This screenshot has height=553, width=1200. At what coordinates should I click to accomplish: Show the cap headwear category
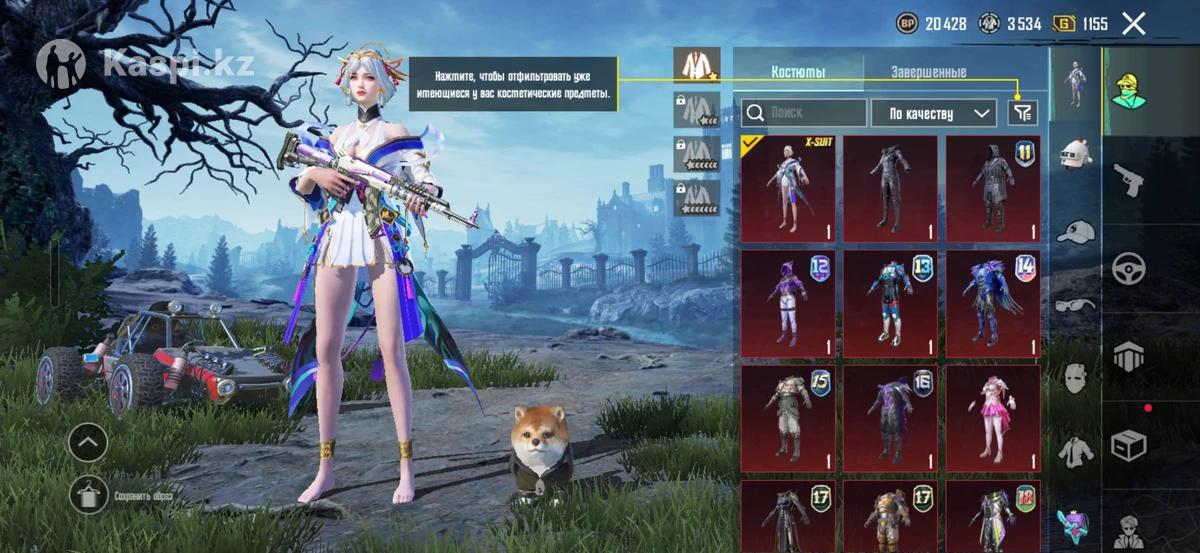click(x=1076, y=231)
